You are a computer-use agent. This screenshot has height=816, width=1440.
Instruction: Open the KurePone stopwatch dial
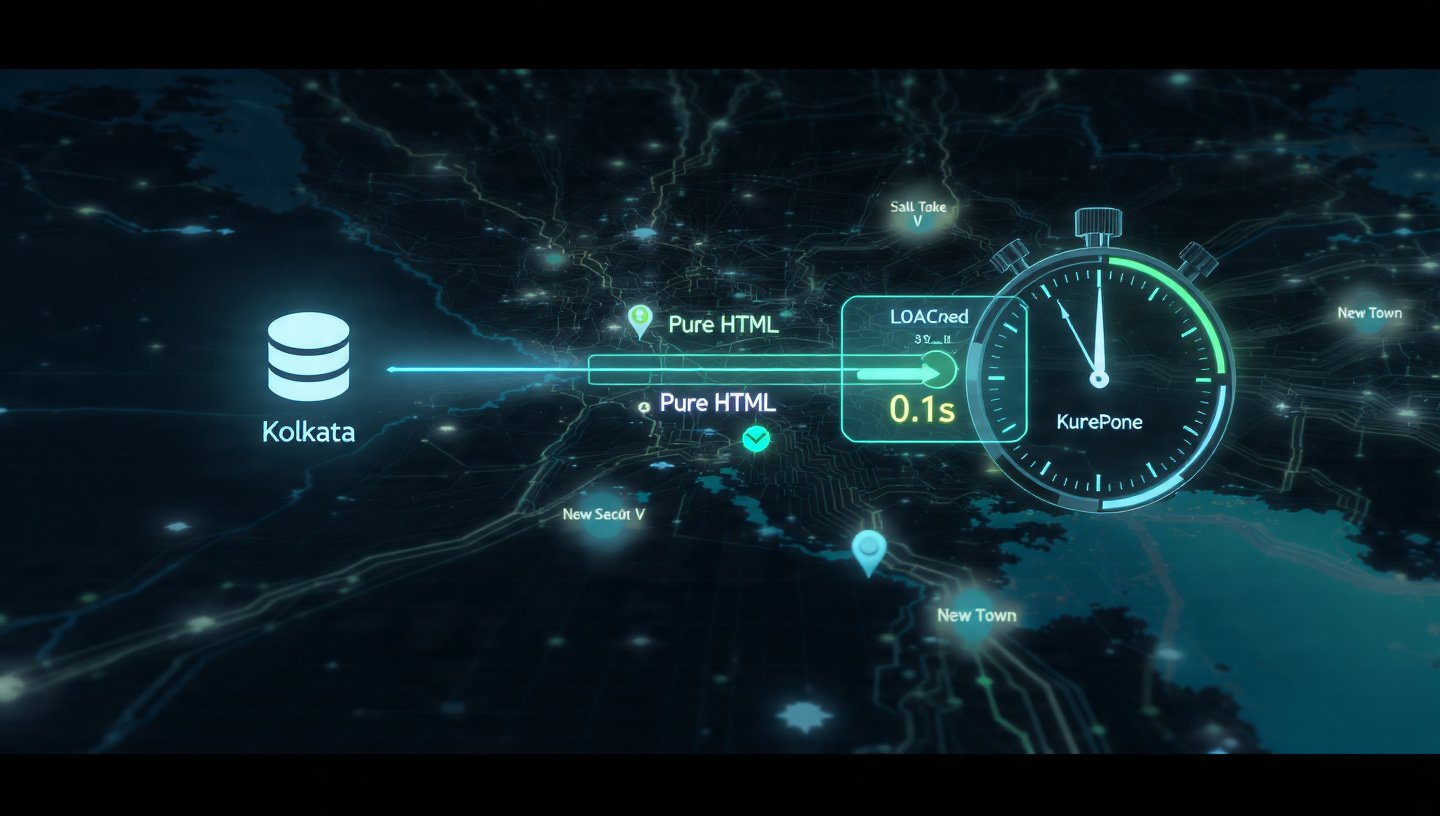[1099, 380]
